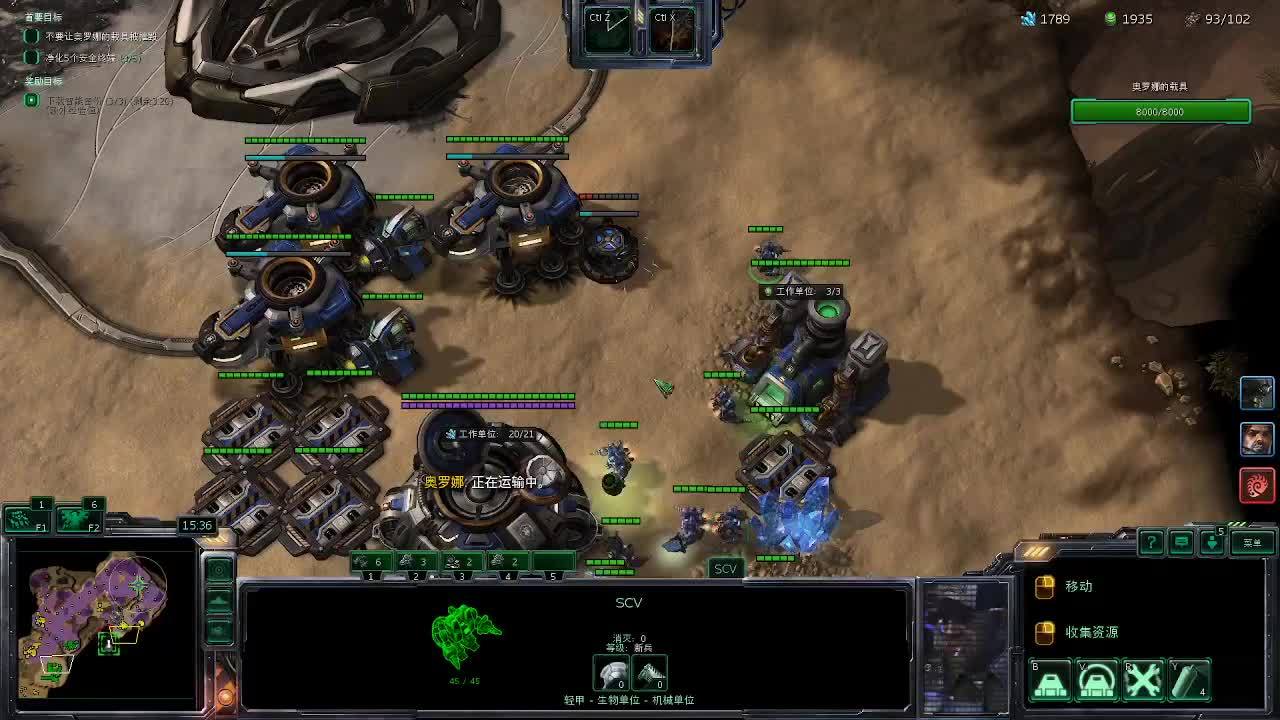Click the Zerg swarm red alert icon
Screen dimensions: 1280x720
[1257, 485]
